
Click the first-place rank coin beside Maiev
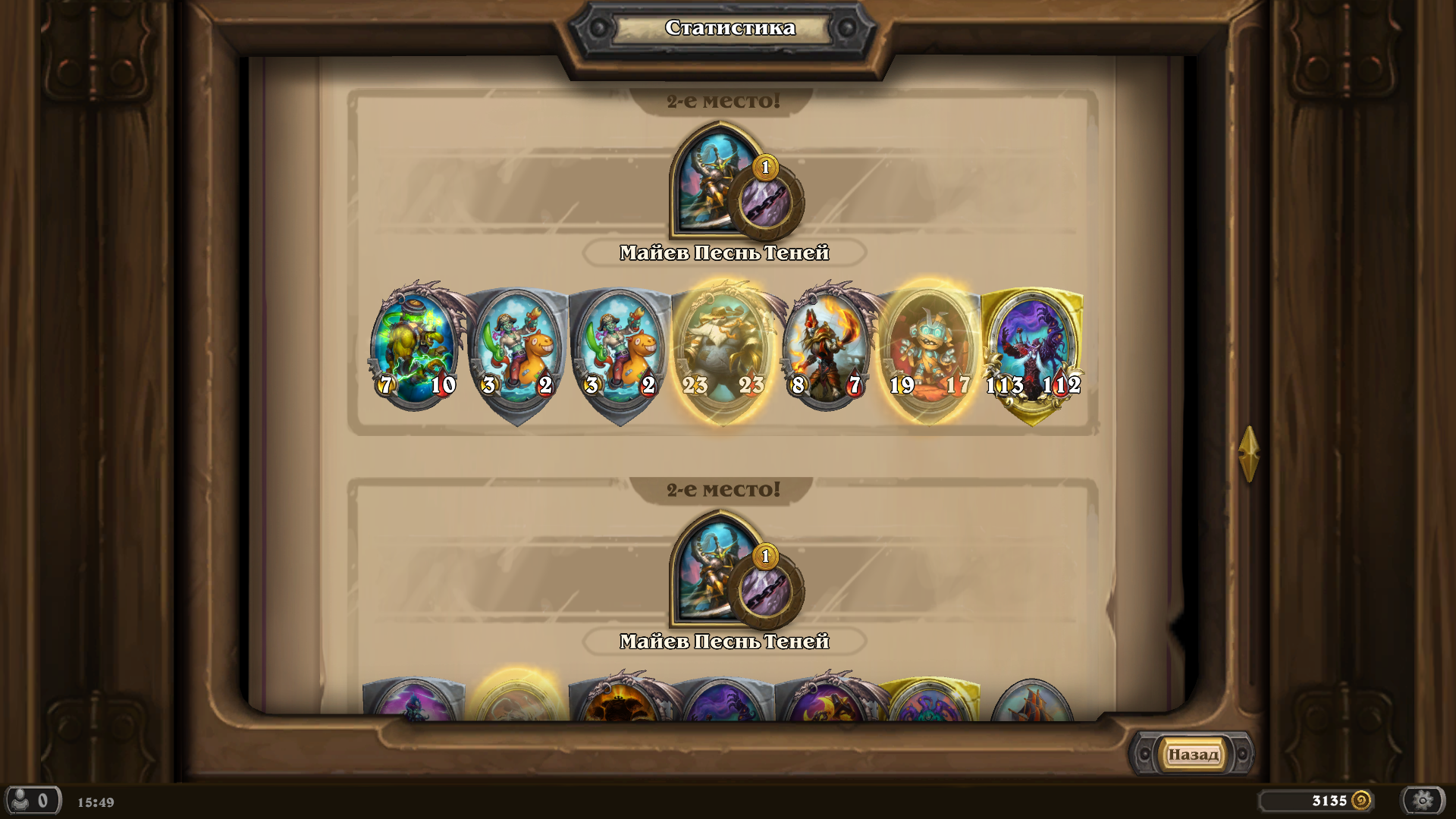tap(766, 170)
